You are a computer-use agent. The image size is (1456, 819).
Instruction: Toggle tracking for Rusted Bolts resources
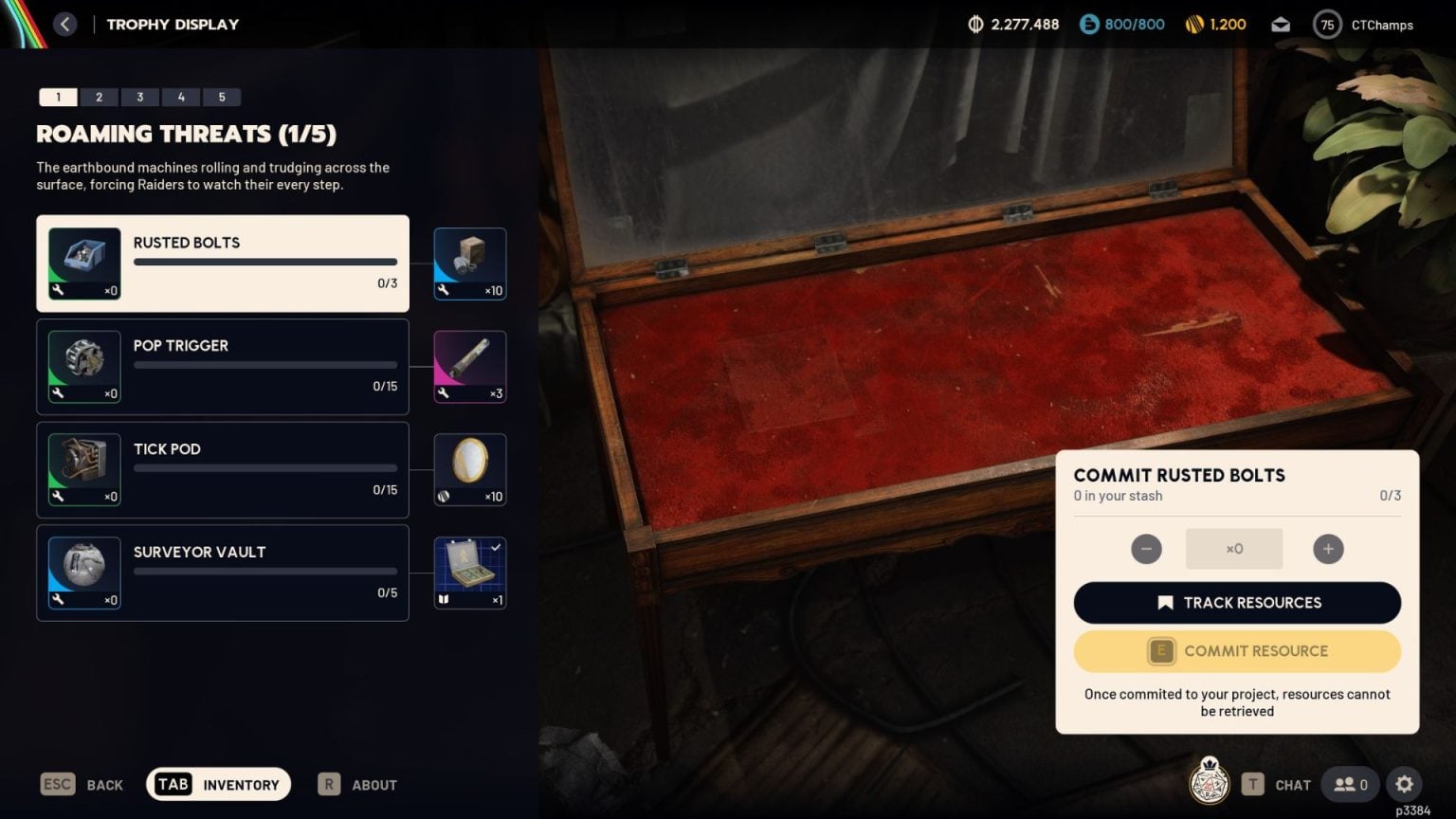[1236, 603]
